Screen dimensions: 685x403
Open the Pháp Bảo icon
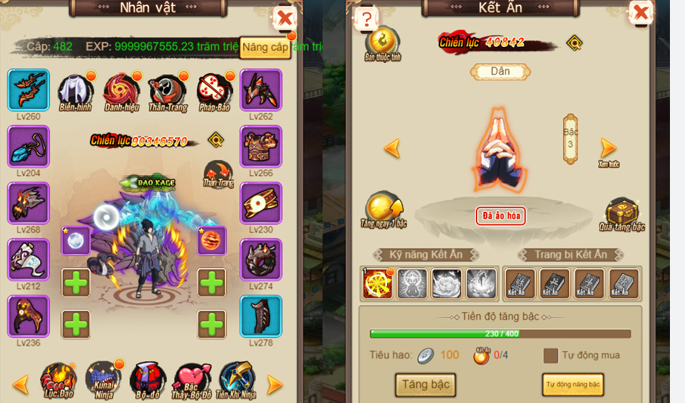click(212, 91)
